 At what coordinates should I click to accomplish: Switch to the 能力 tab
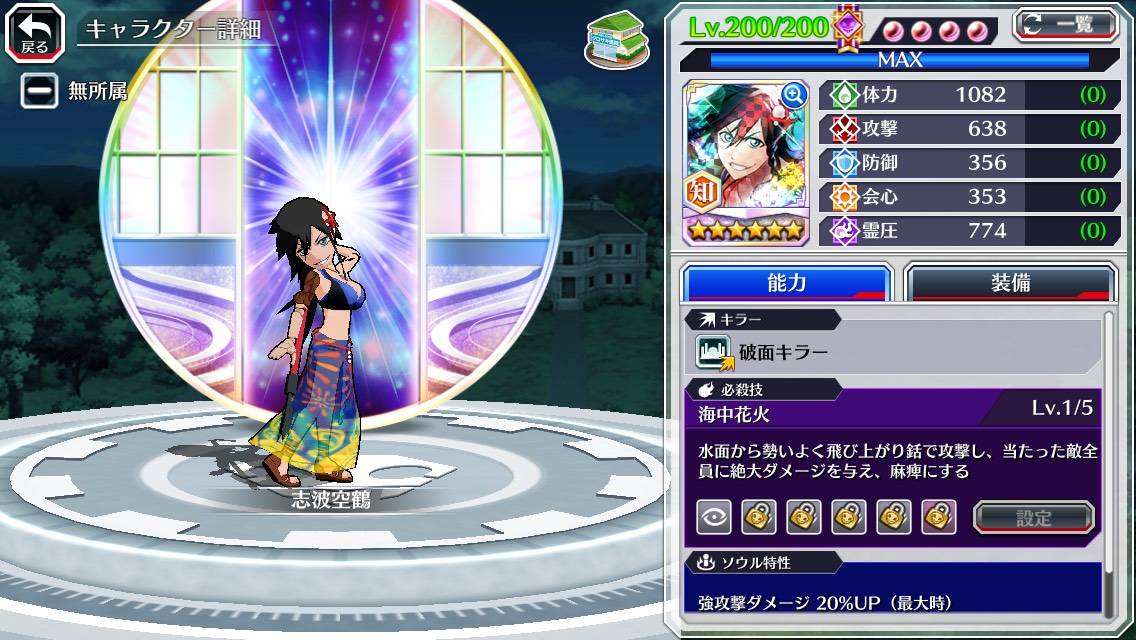click(786, 283)
